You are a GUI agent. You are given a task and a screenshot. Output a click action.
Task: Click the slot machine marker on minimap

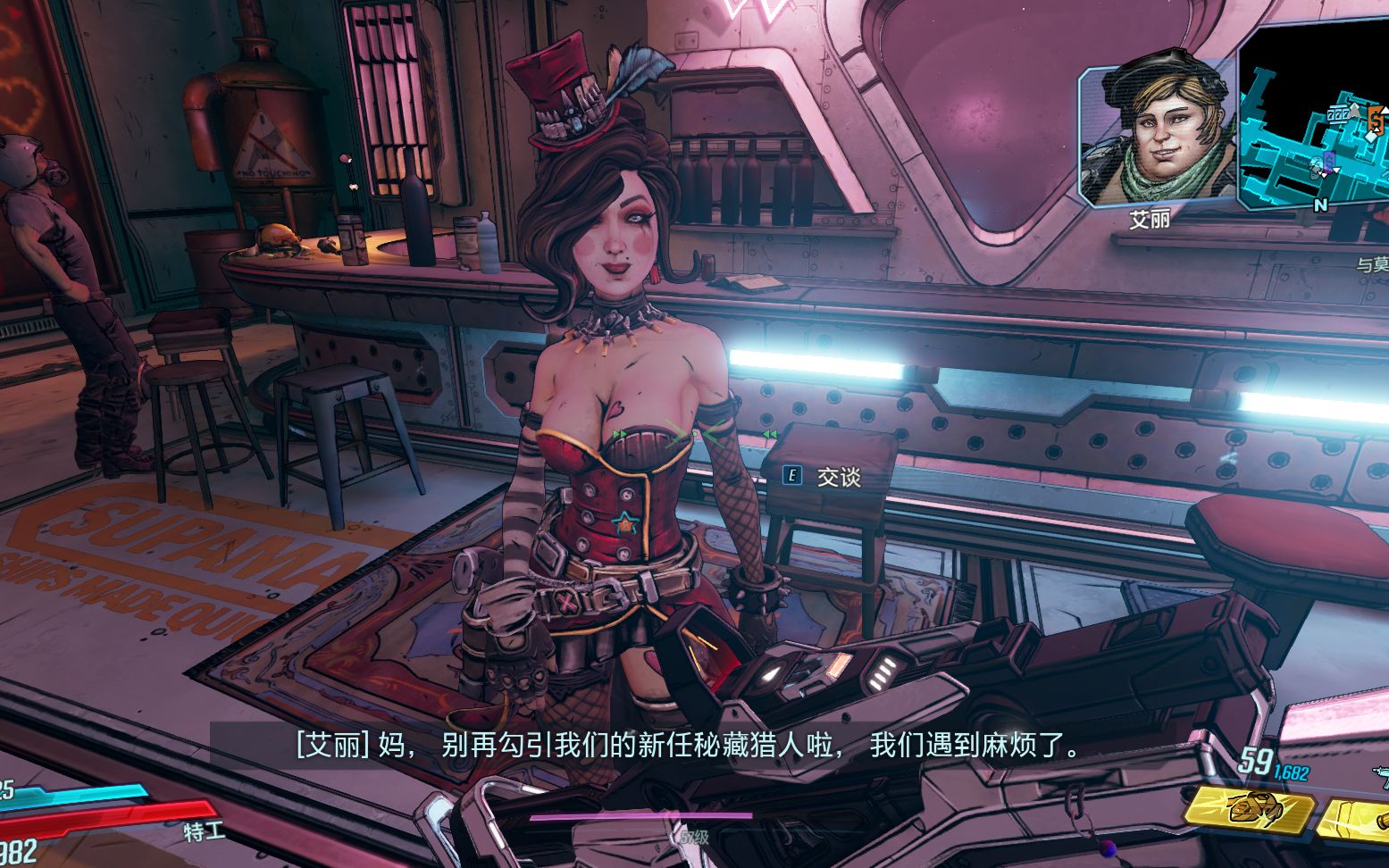pyautogui.click(x=1337, y=114)
